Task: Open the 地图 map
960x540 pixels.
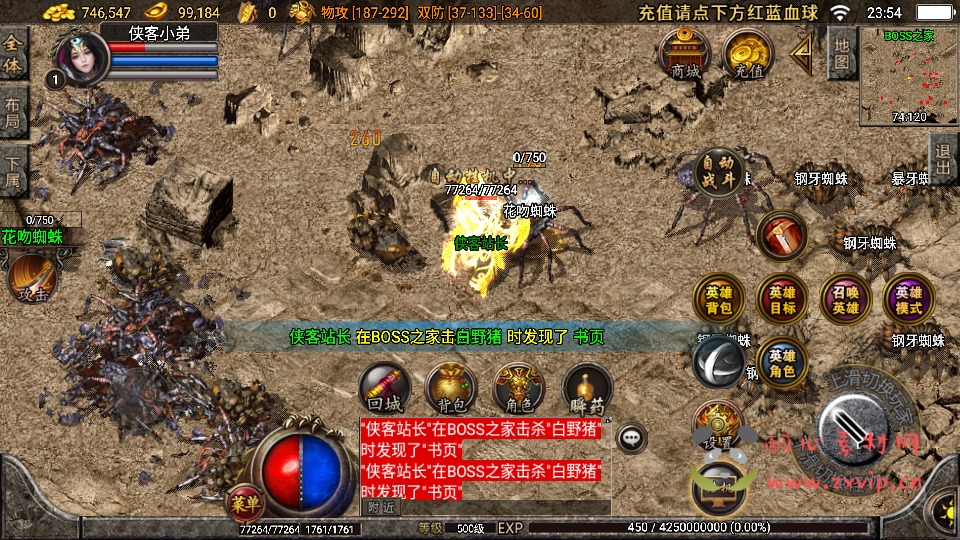Action: pos(842,52)
